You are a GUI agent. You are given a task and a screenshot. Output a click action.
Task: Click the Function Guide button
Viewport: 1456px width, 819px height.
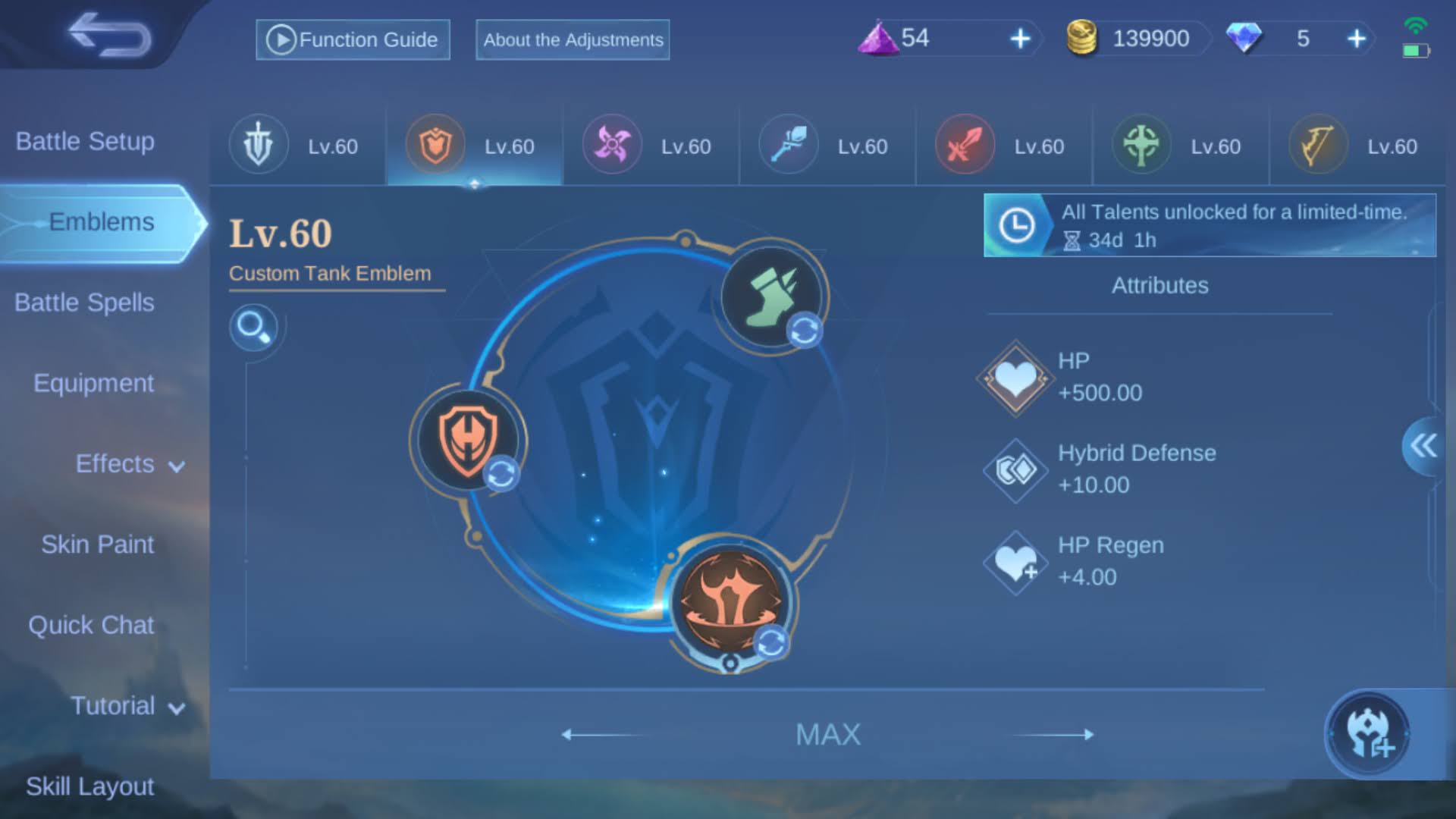point(352,39)
